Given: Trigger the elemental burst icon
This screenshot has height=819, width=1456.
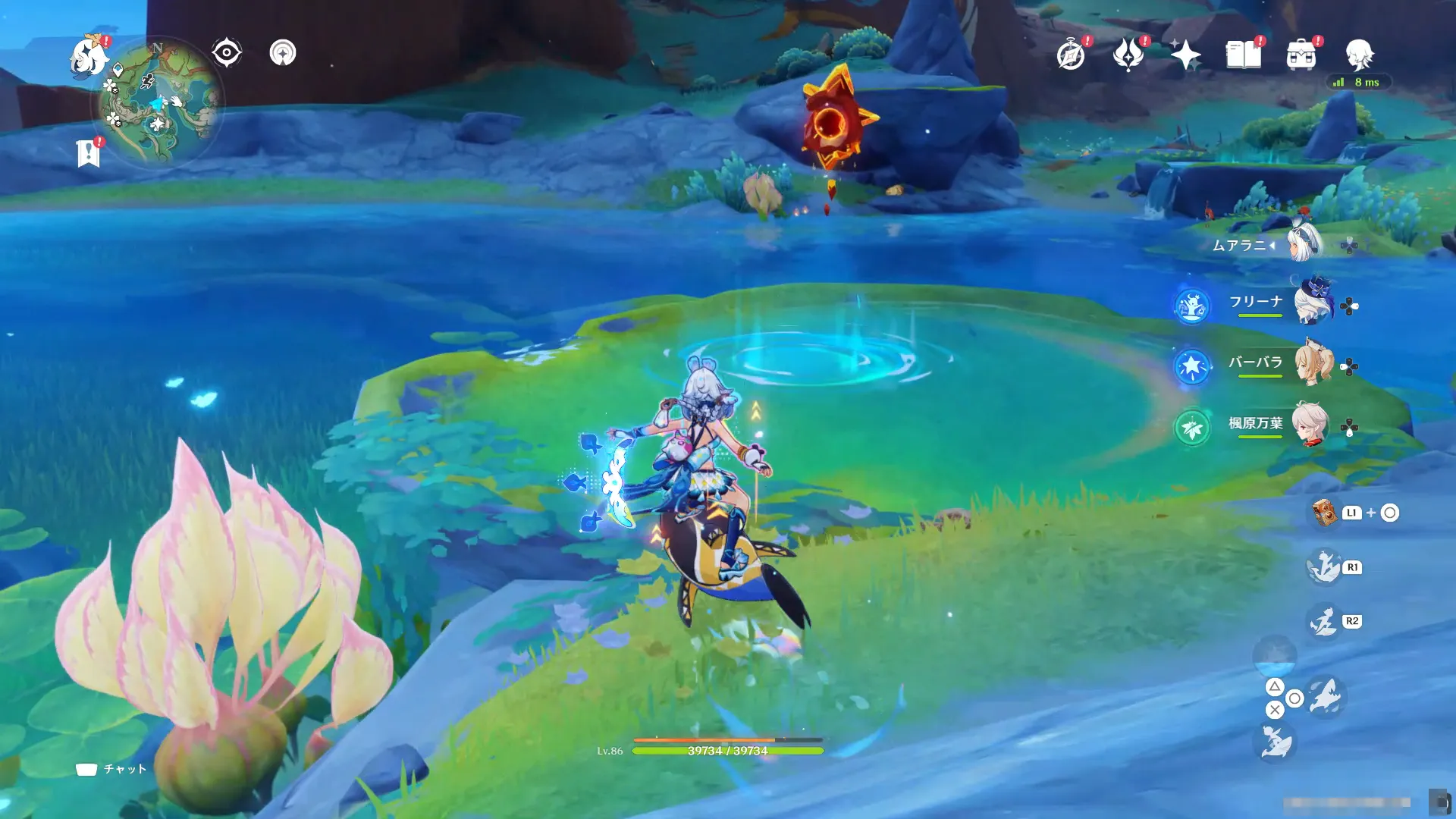Looking at the screenshot, I should point(1324,622).
